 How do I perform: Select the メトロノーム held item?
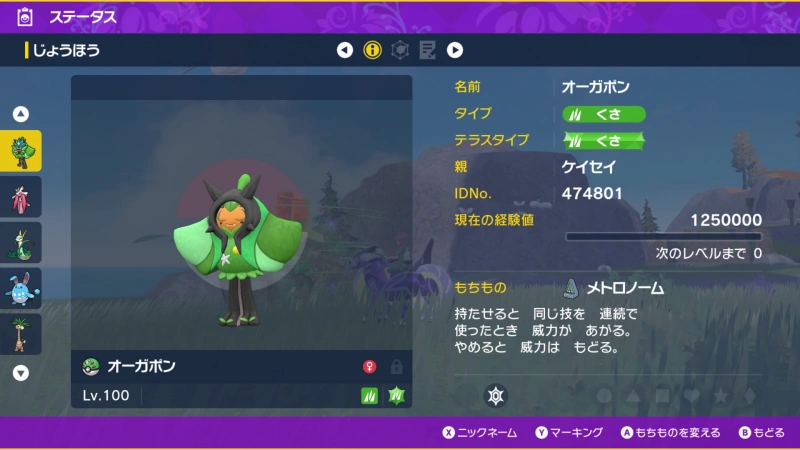pos(614,288)
